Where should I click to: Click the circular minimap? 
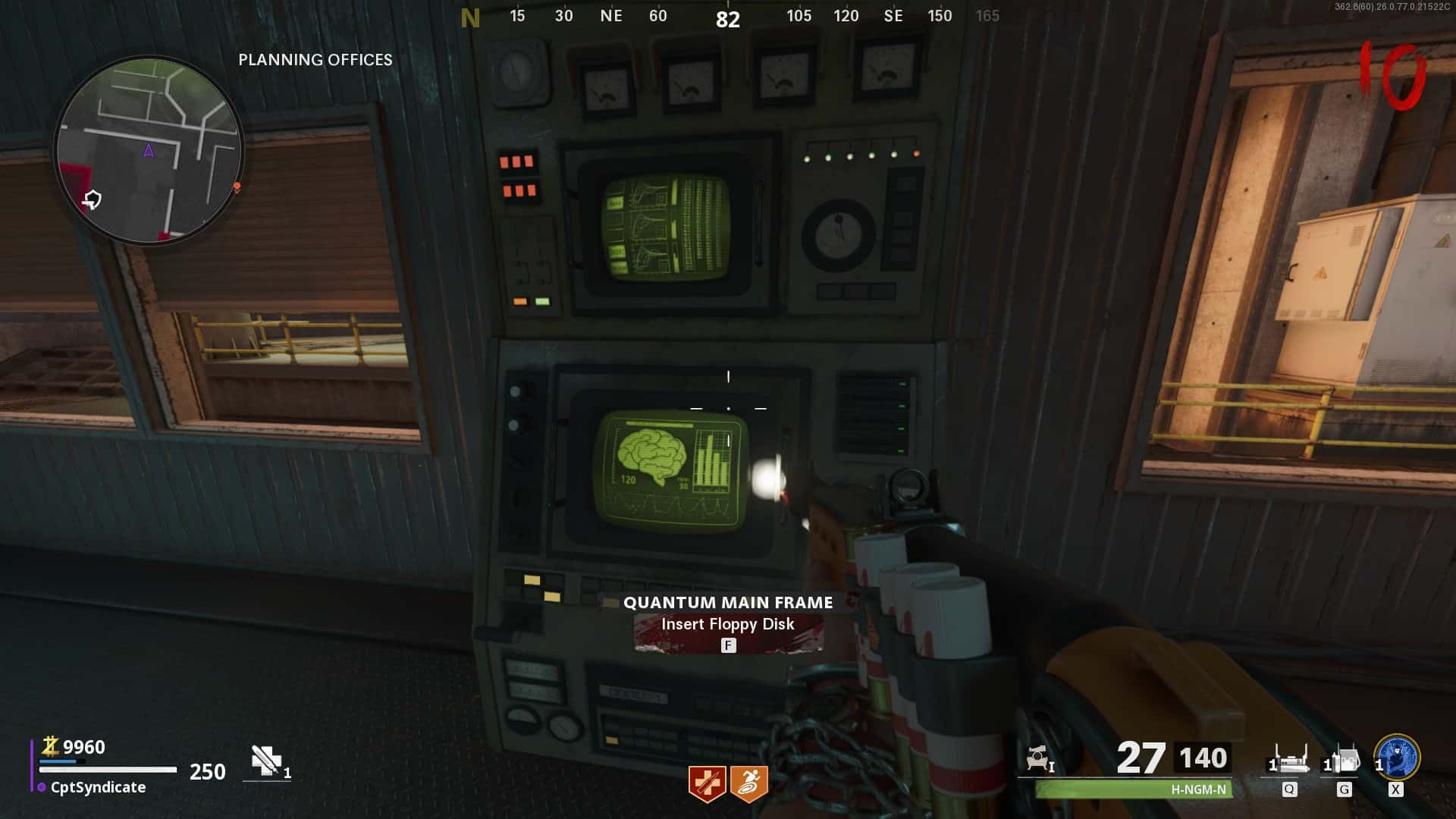(149, 150)
